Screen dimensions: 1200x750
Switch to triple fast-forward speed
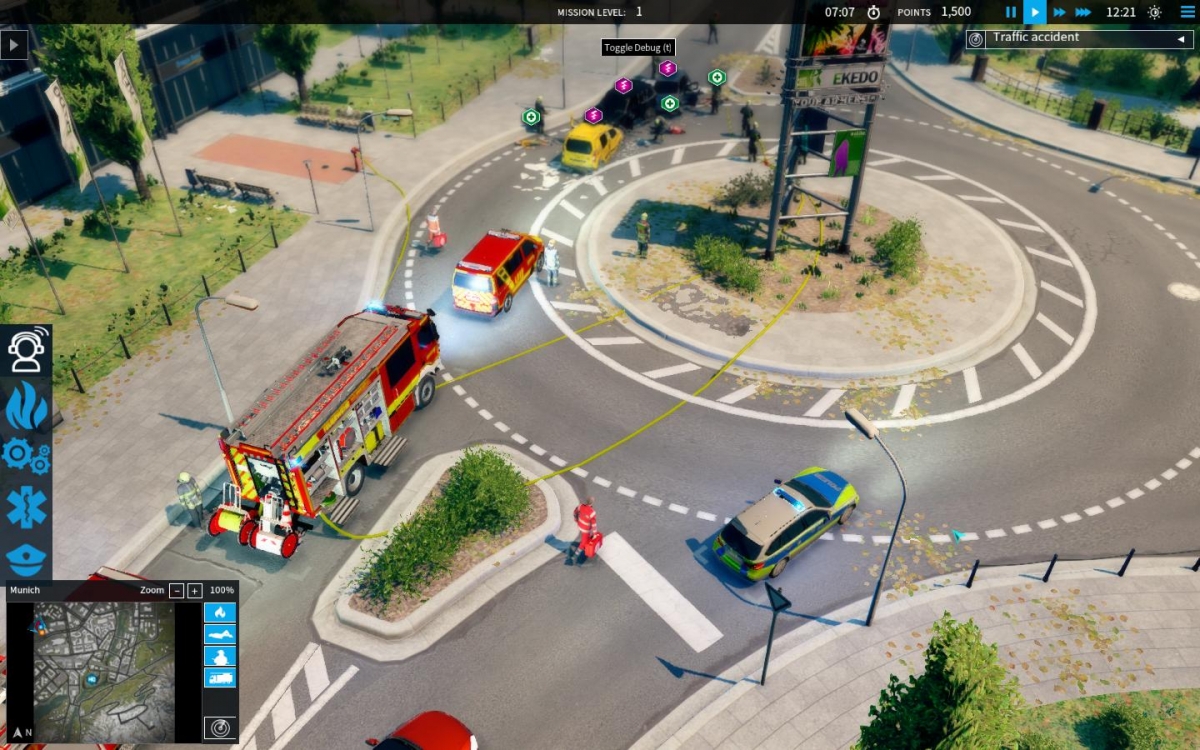point(1083,12)
